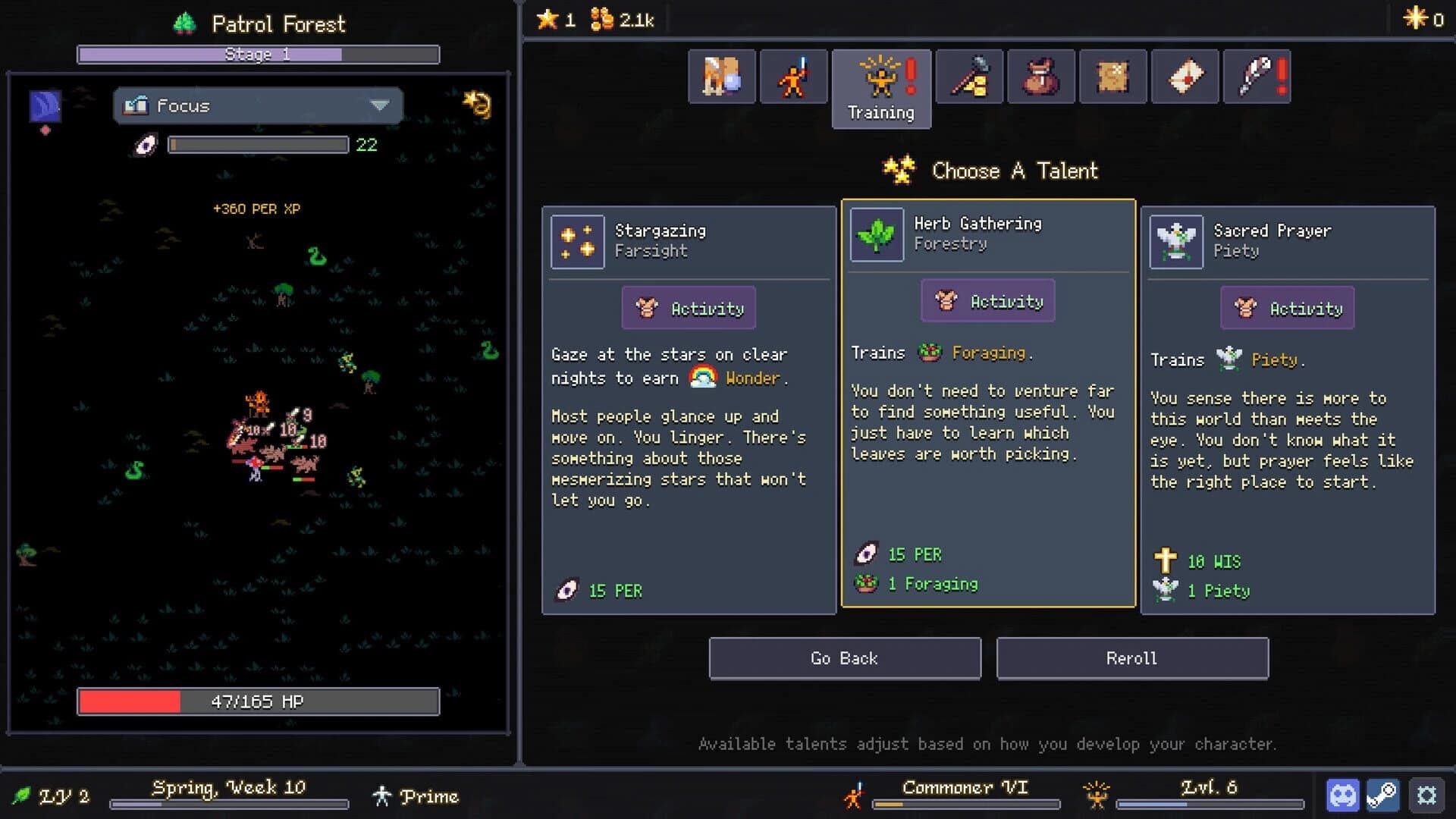Open the quest map scroll icon
Image resolution: width=1456 pixels, height=819 pixels.
1112,77
